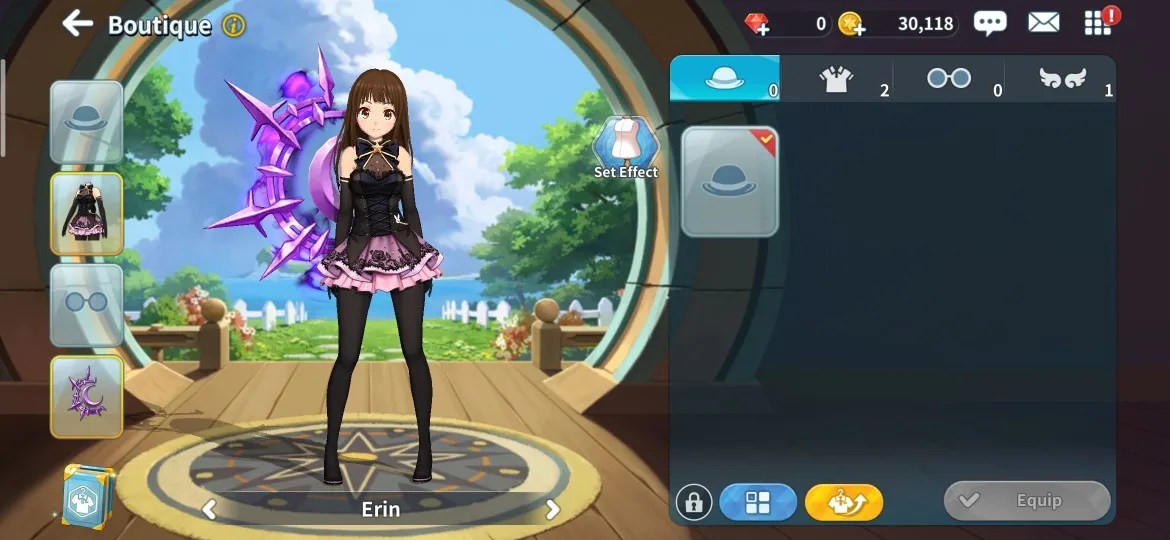Viewport: 1170px width, 540px height.
Task: Select the equipped glasses slot on left
Action: tap(87, 304)
